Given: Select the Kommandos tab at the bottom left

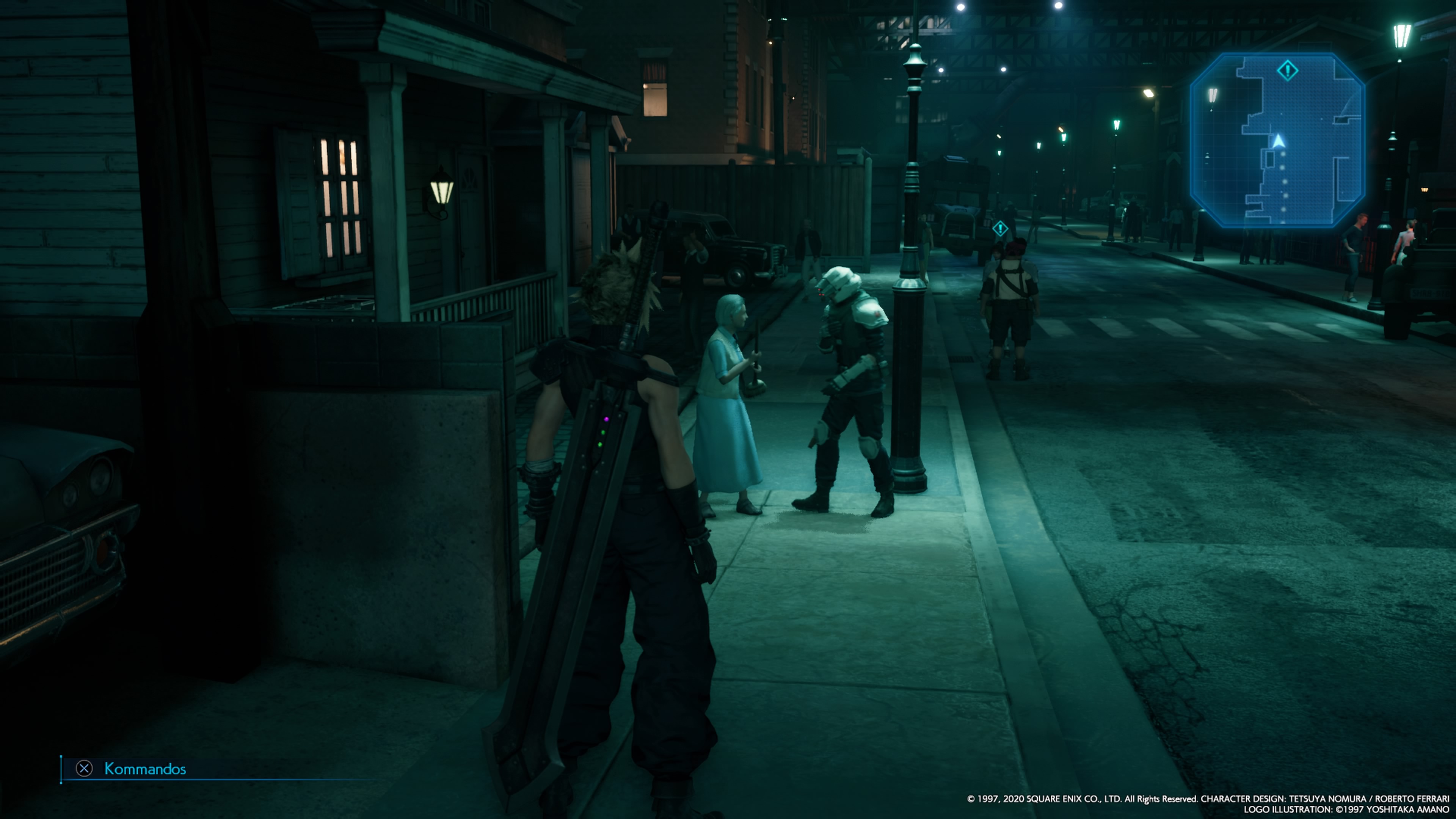Looking at the screenshot, I should pyautogui.click(x=145, y=769).
